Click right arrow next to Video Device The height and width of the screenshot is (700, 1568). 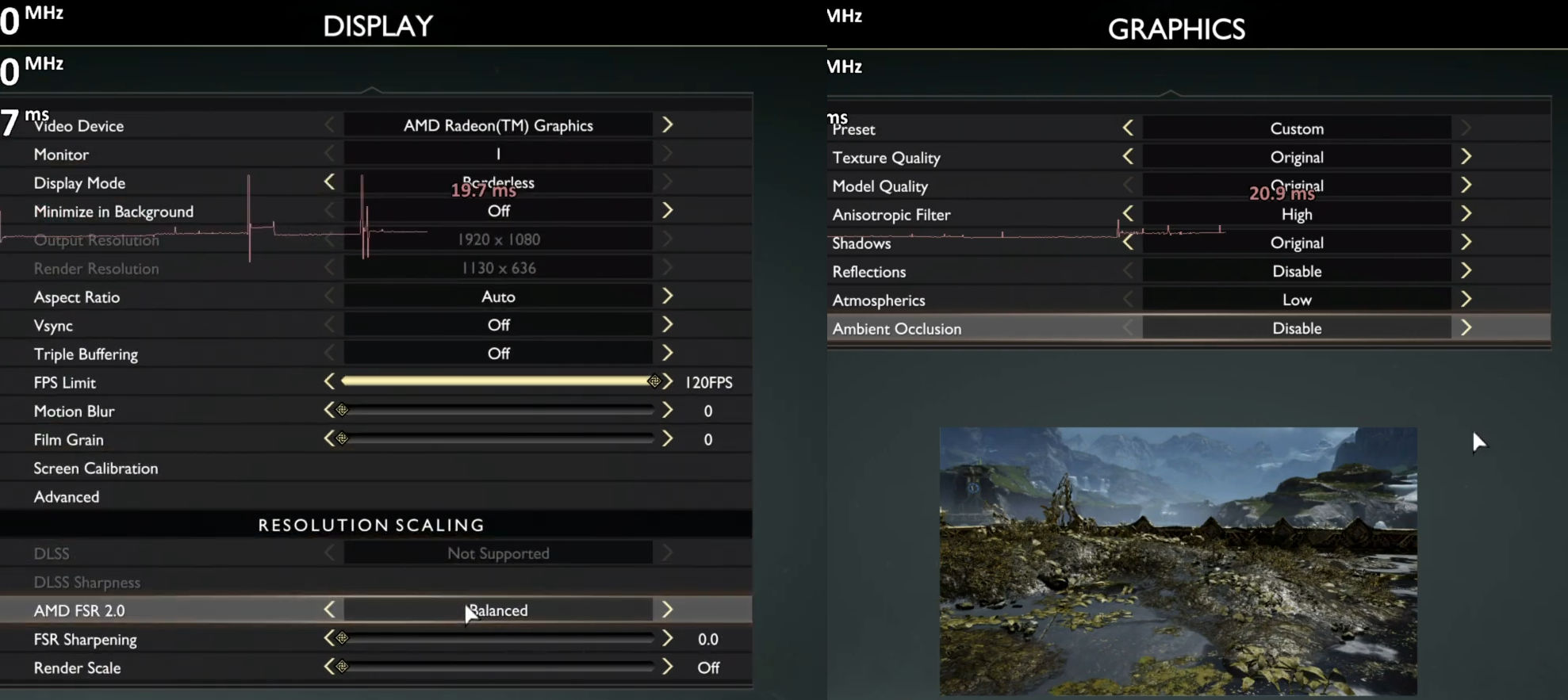pyautogui.click(x=668, y=125)
